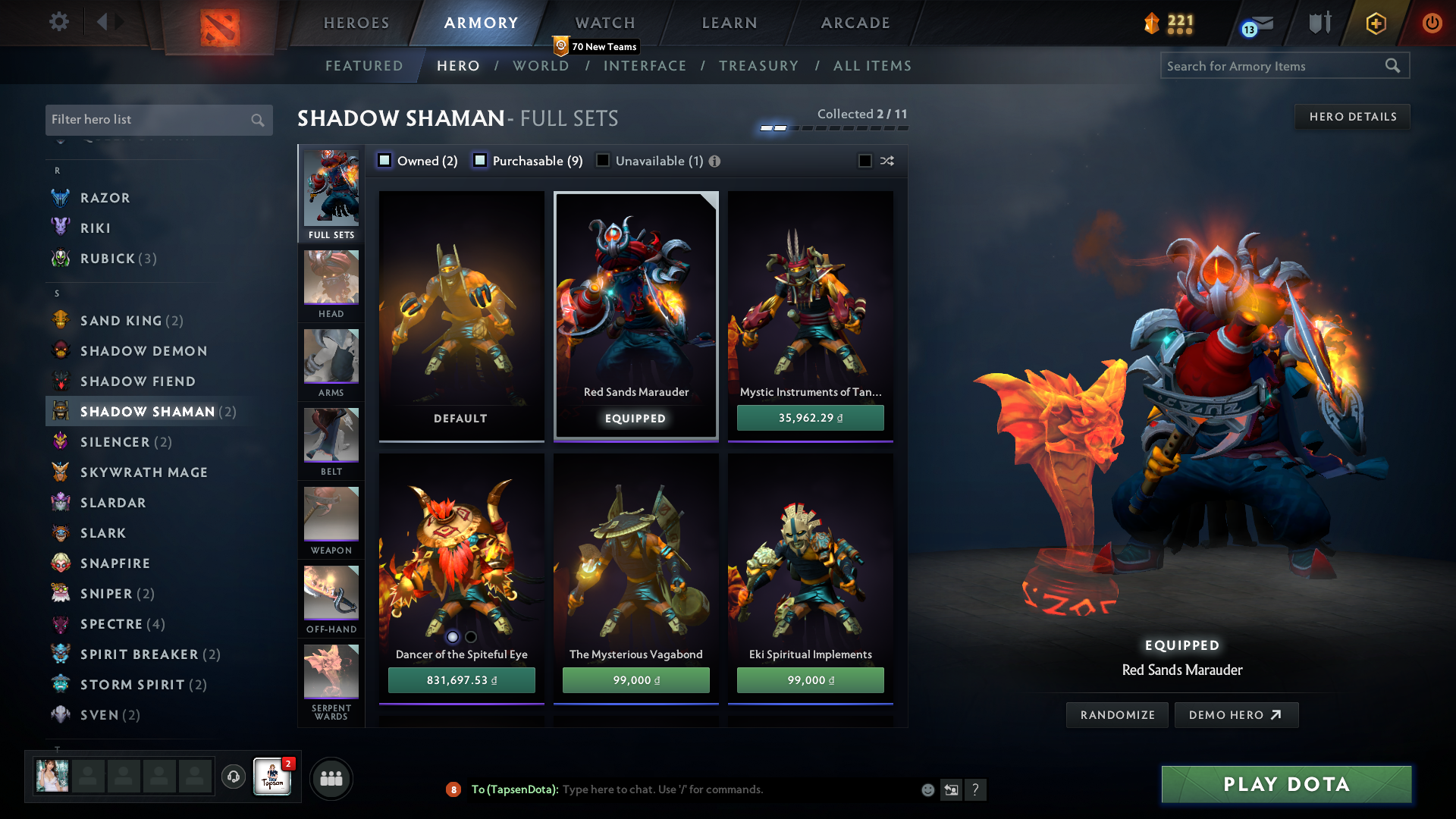Select the WEAPON item category thumbnail

(x=331, y=514)
